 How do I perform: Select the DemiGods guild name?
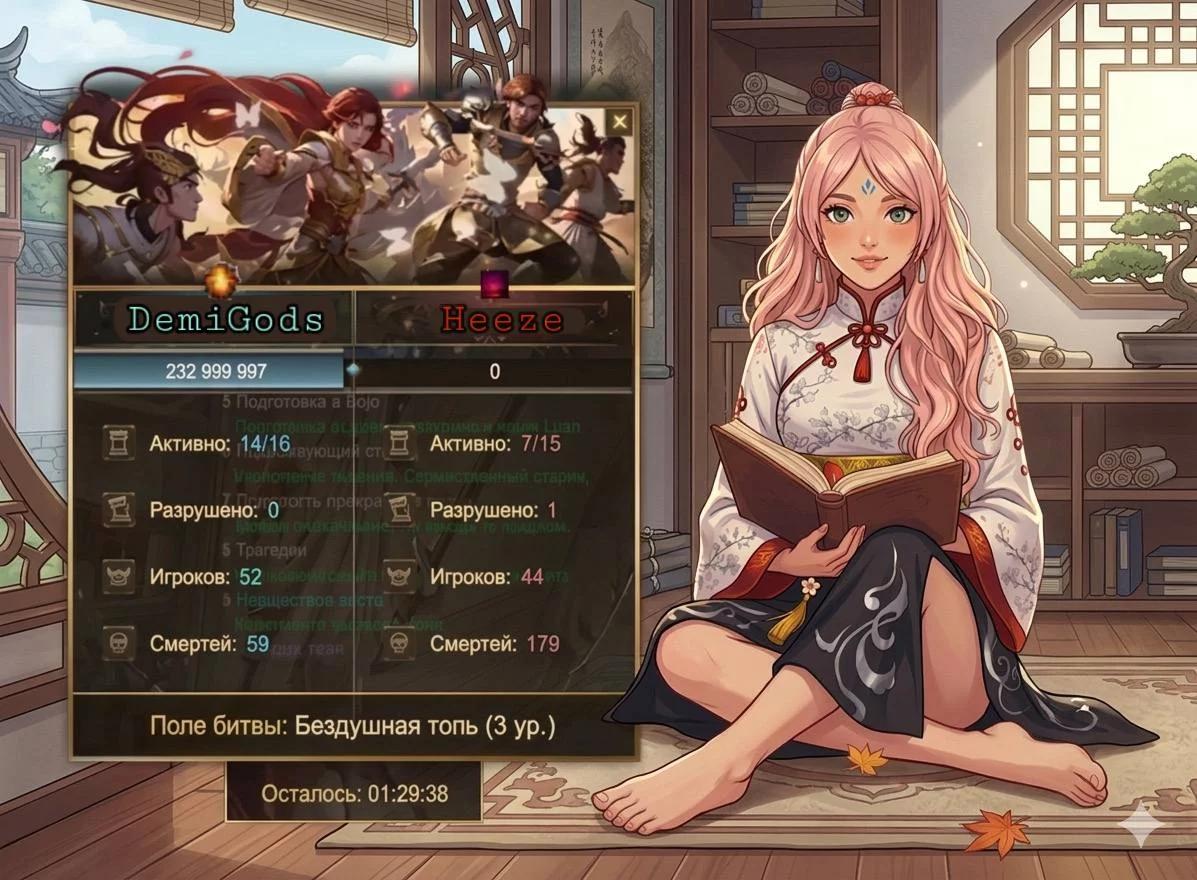[226, 320]
